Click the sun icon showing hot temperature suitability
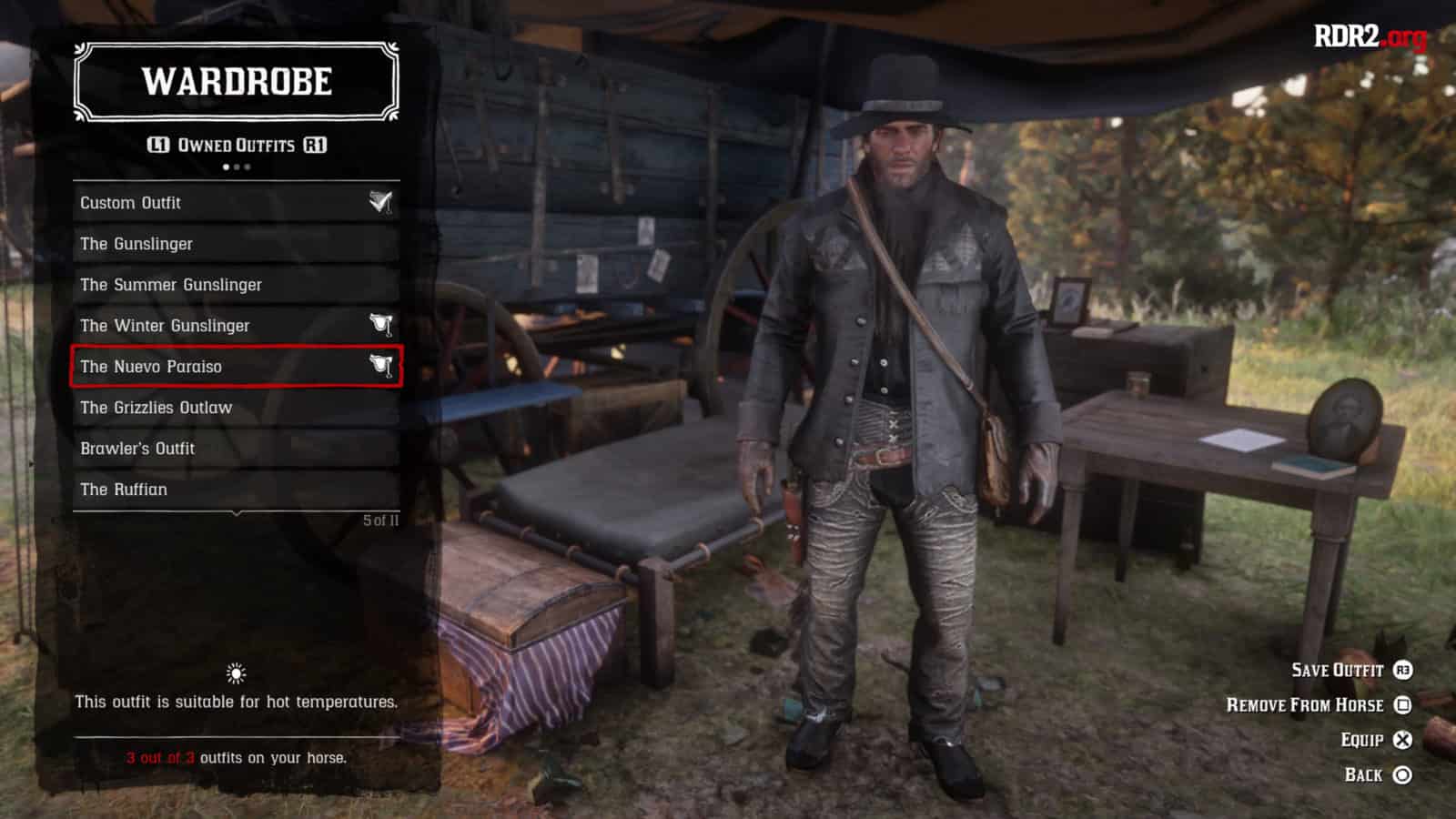The width and height of the screenshot is (1456, 819). pos(235,674)
